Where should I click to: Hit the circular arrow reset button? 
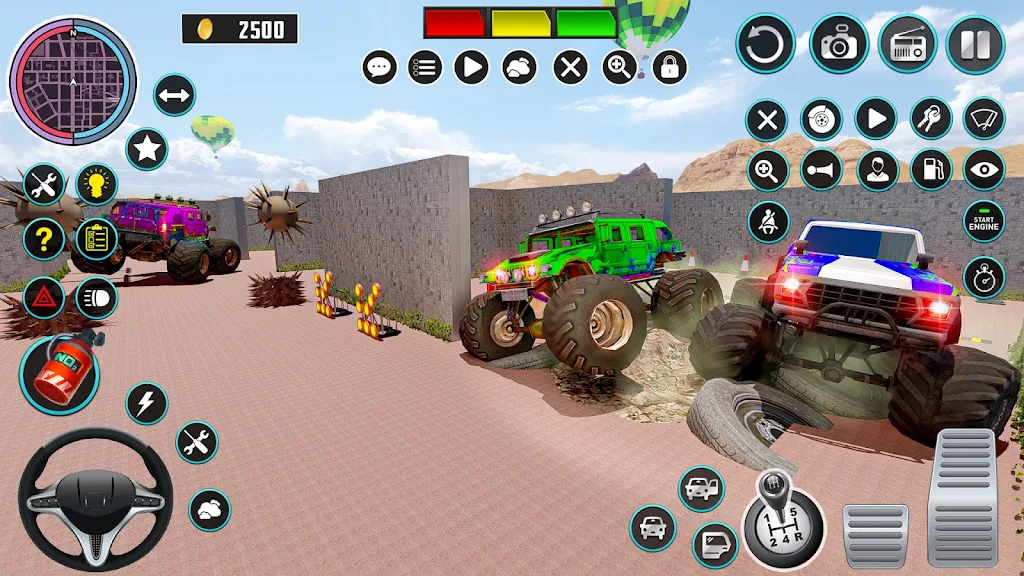click(x=765, y=44)
